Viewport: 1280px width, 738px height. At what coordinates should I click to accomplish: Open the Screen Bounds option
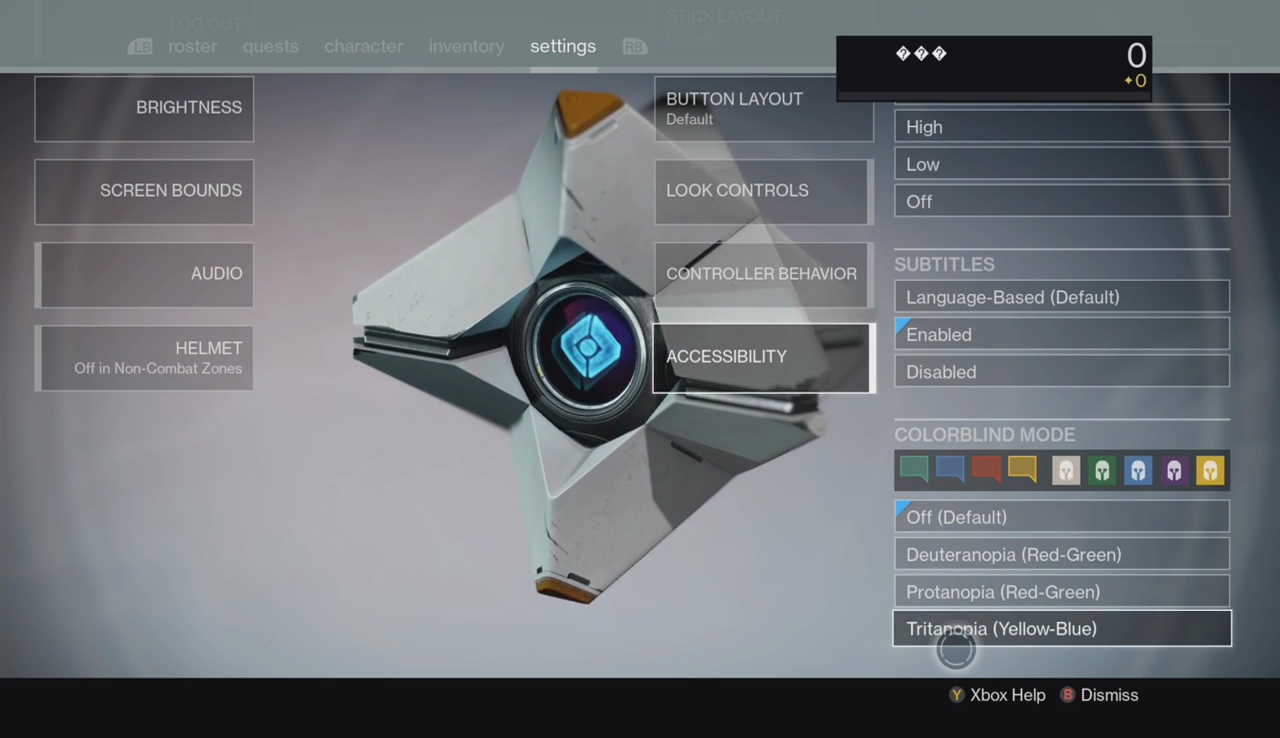coord(144,191)
